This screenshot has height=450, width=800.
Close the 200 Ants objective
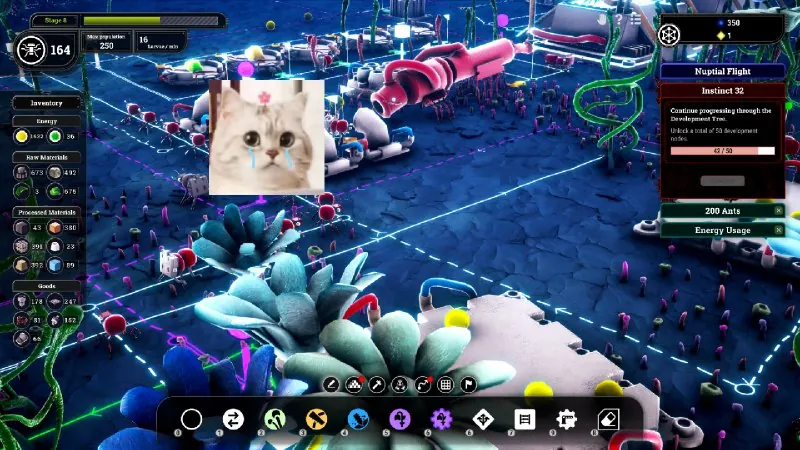point(779,210)
